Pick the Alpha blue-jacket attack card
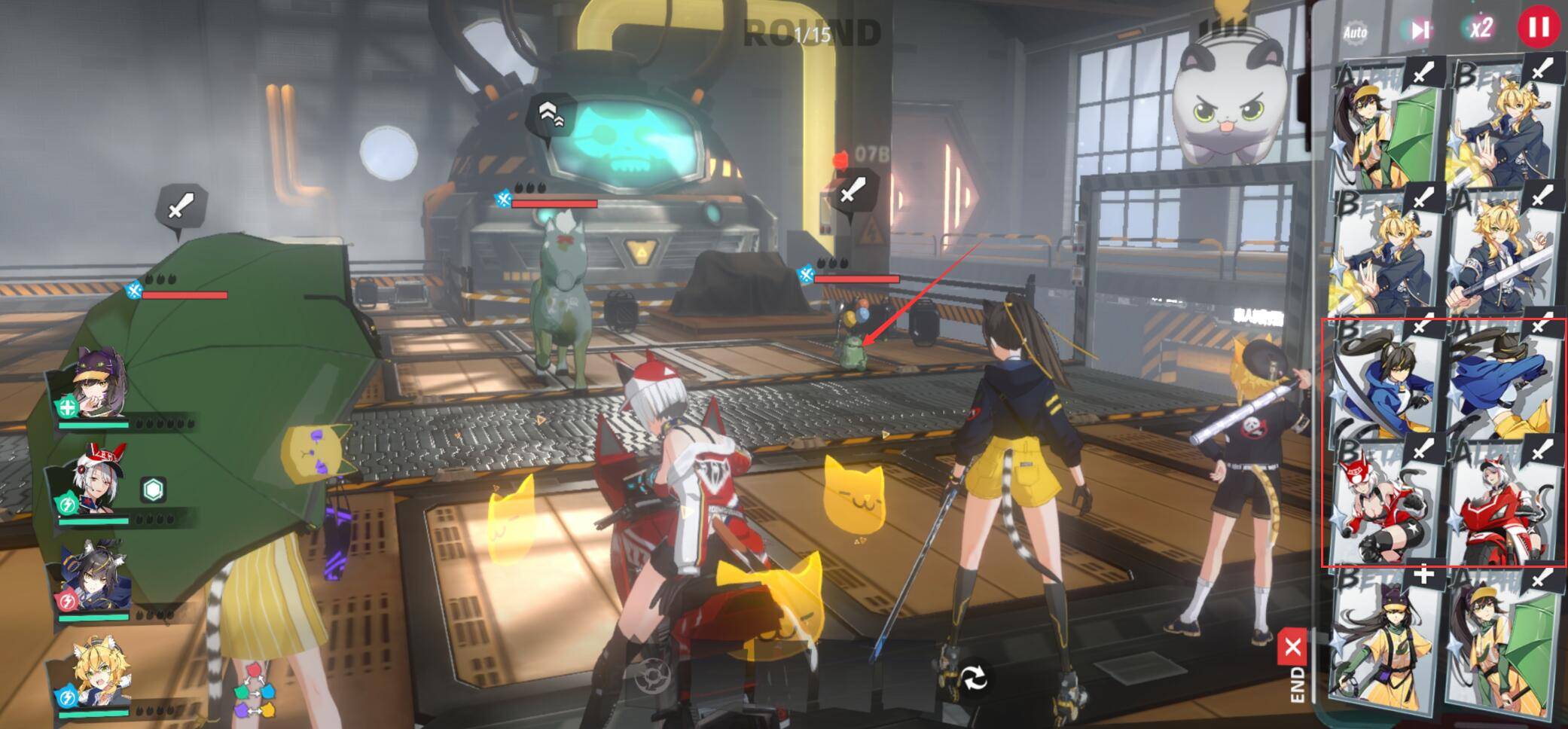The height and width of the screenshot is (729, 1568). pos(1502,380)
